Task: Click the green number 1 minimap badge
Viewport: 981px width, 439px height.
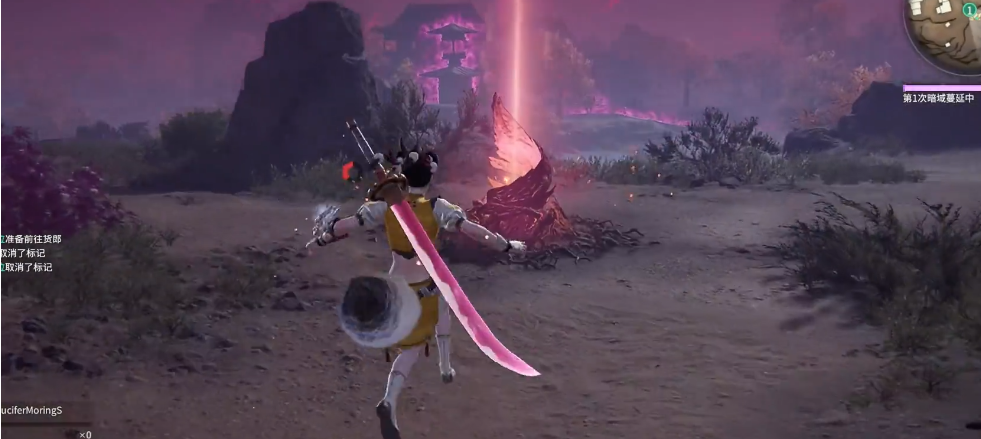Action: tap(969, 10)
